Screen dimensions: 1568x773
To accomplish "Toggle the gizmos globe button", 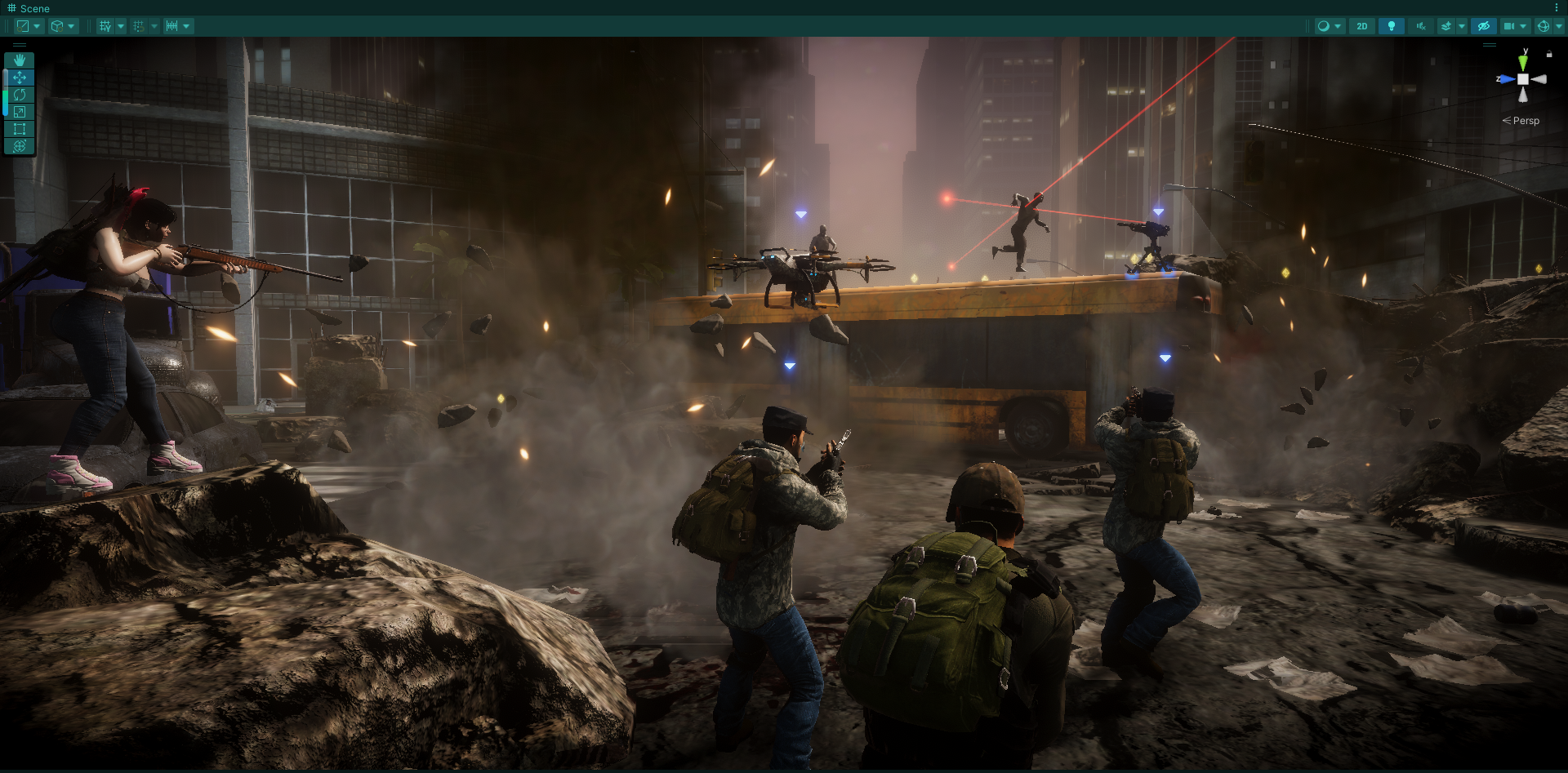I will pyautogui.click(x=1543, y=26).
